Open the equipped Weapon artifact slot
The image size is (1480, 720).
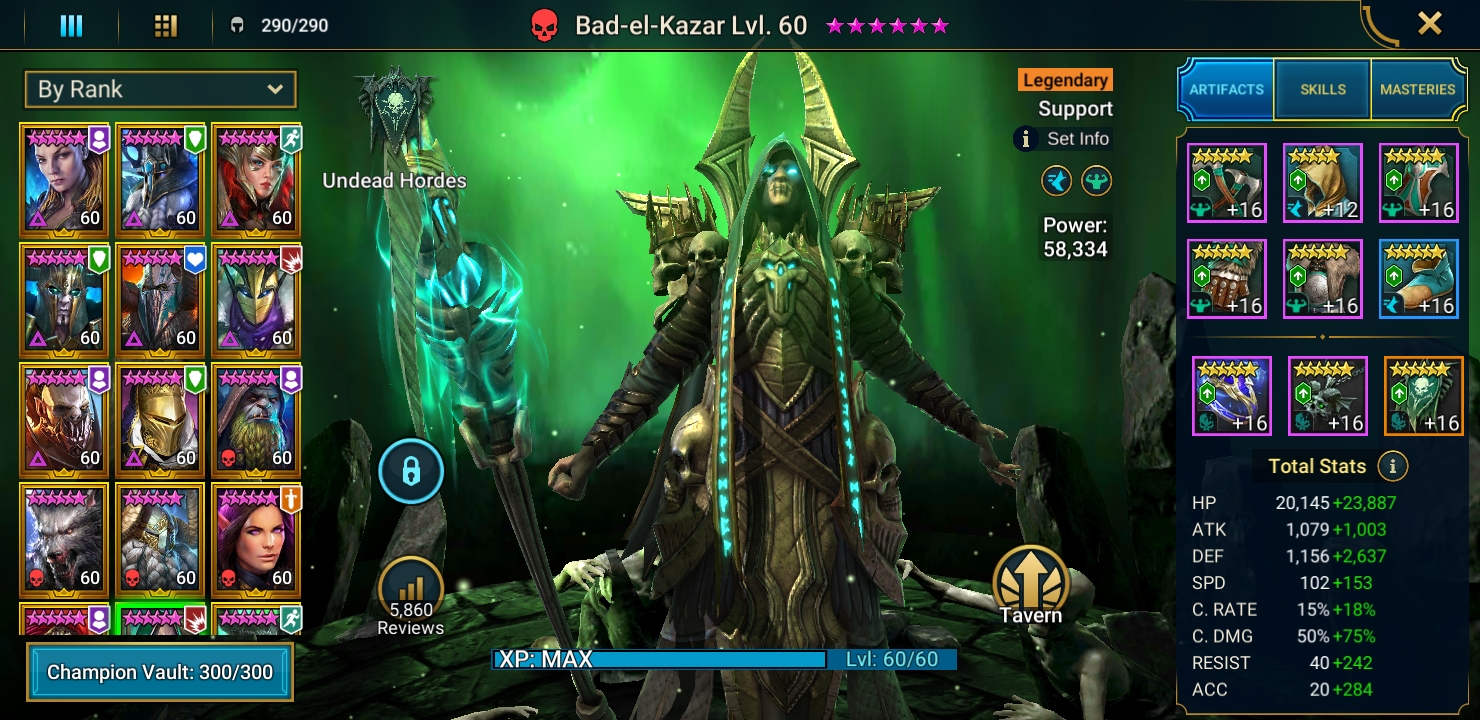1227,182
